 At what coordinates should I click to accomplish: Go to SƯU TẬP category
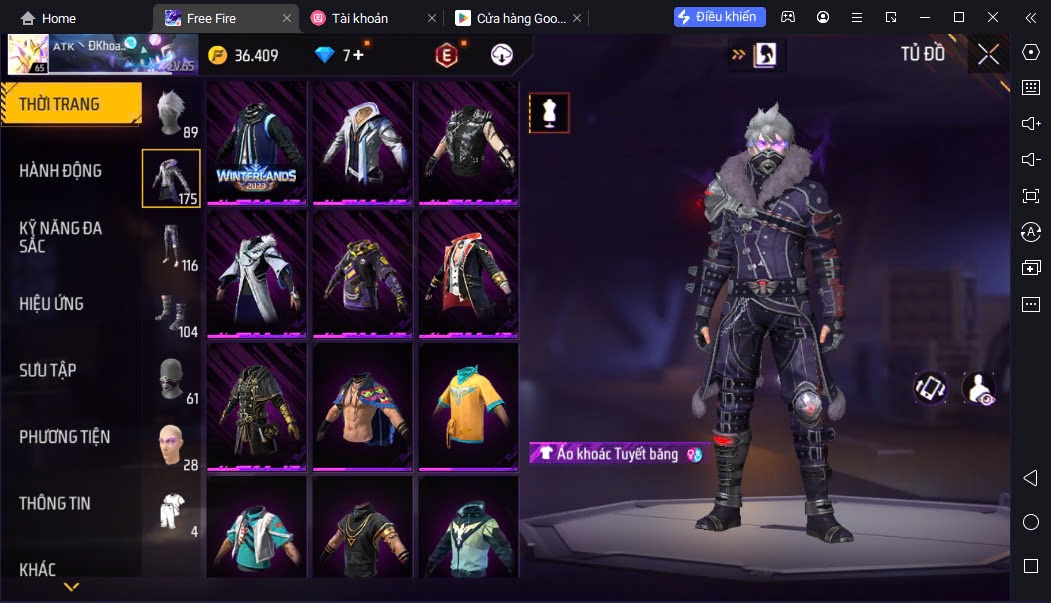coord(48,370)
